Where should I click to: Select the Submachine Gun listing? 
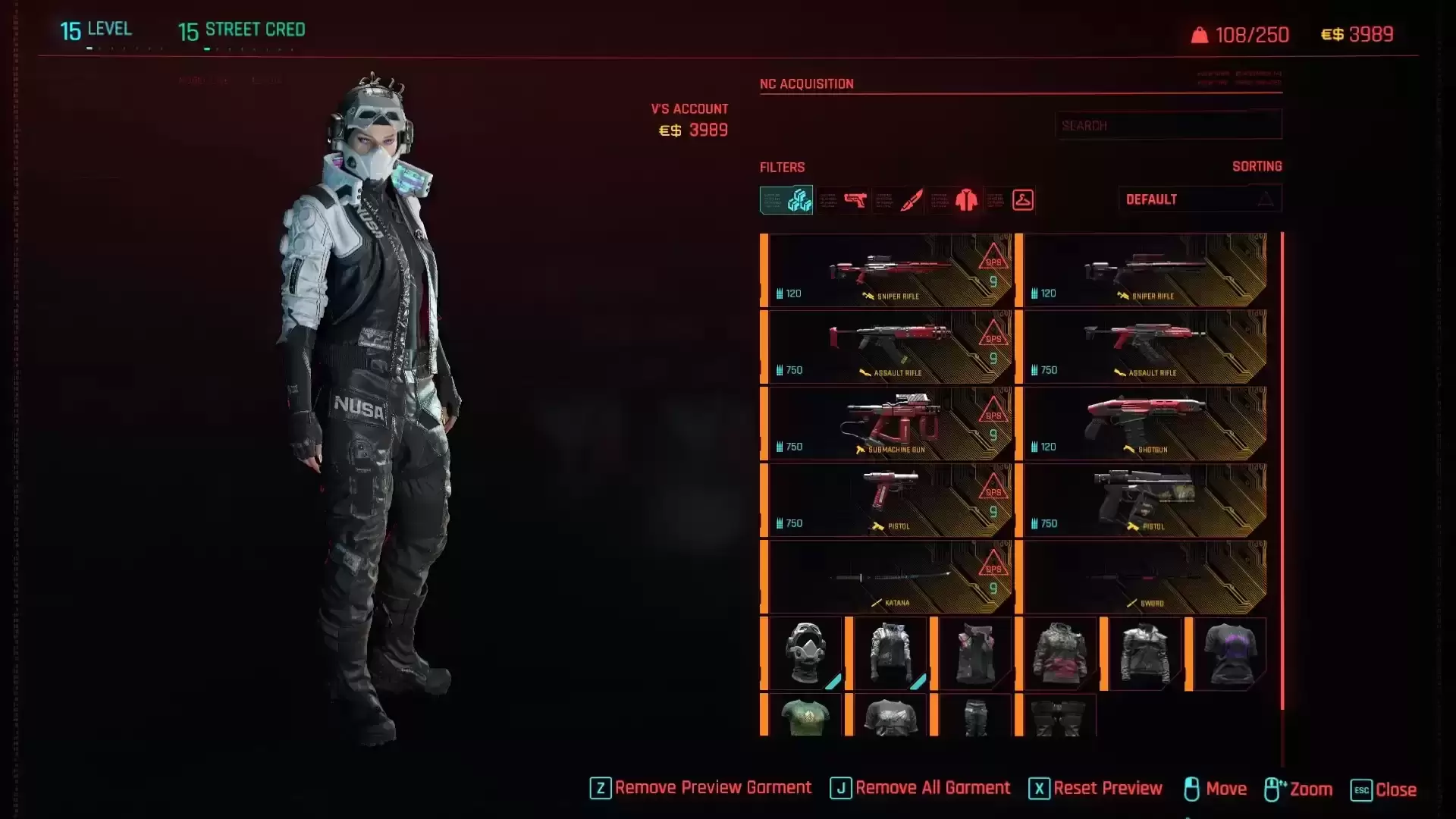pos(889,424)
